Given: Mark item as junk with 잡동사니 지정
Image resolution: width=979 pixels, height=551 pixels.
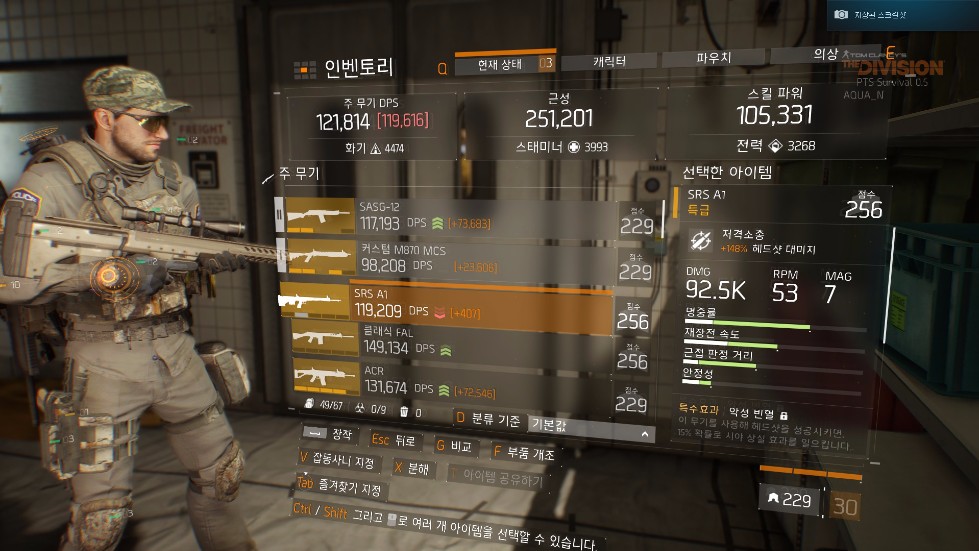Looking at the screenshot, I should pyautogui.click(x=338, y=461).
